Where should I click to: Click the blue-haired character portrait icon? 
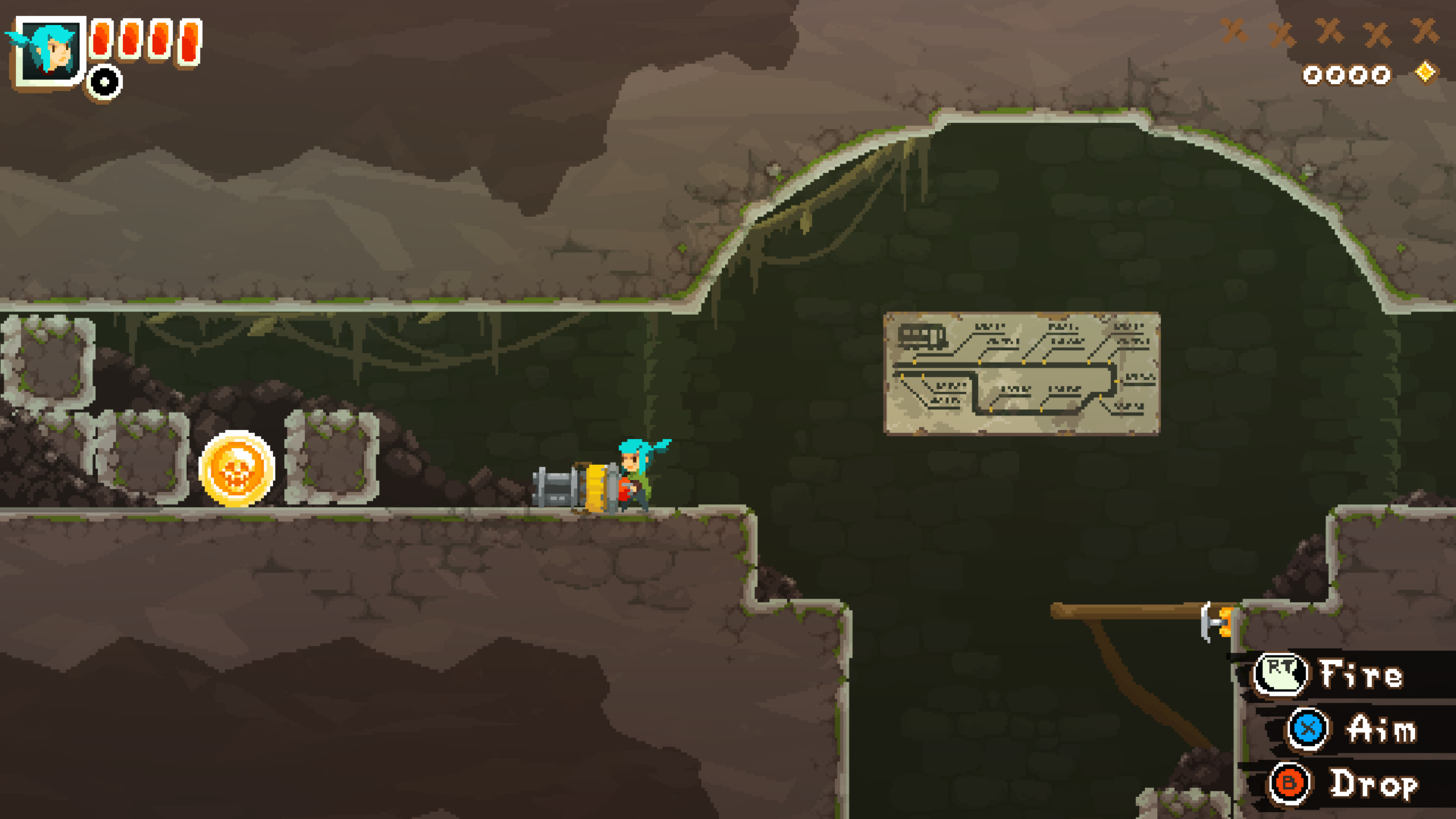pos(48,49)
